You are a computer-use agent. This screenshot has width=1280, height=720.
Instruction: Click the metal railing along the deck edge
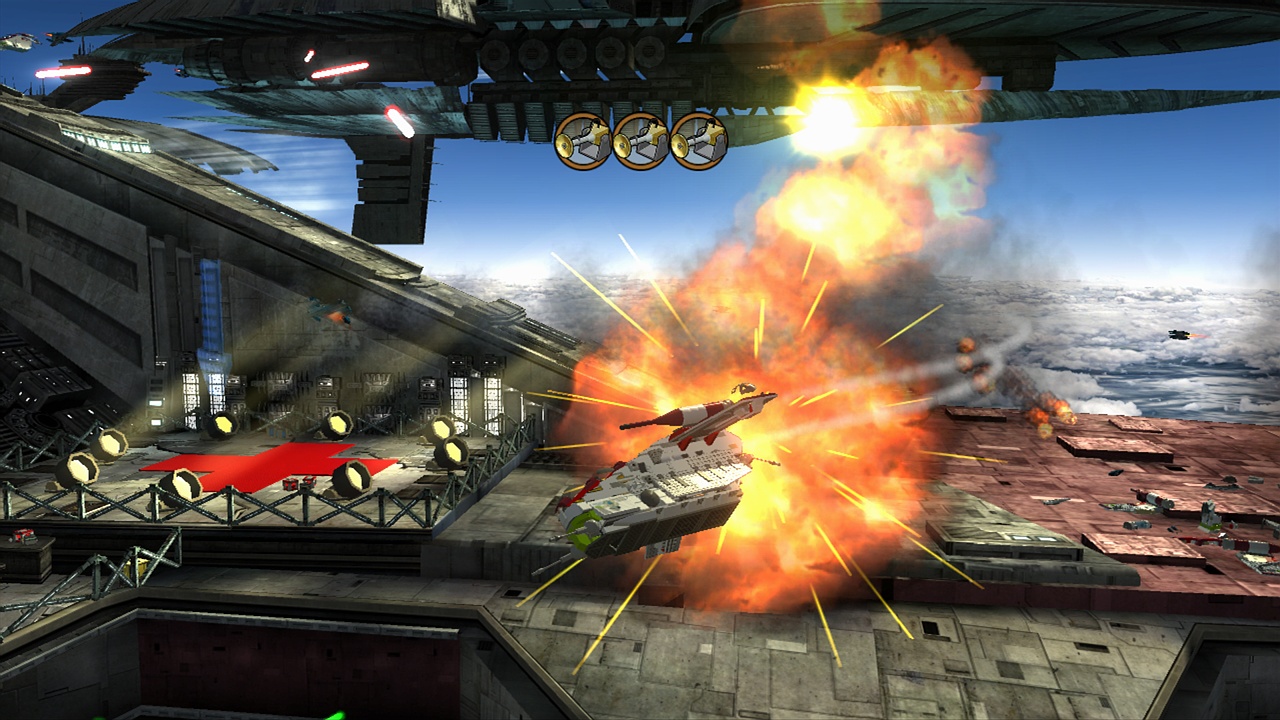[250, 505]
